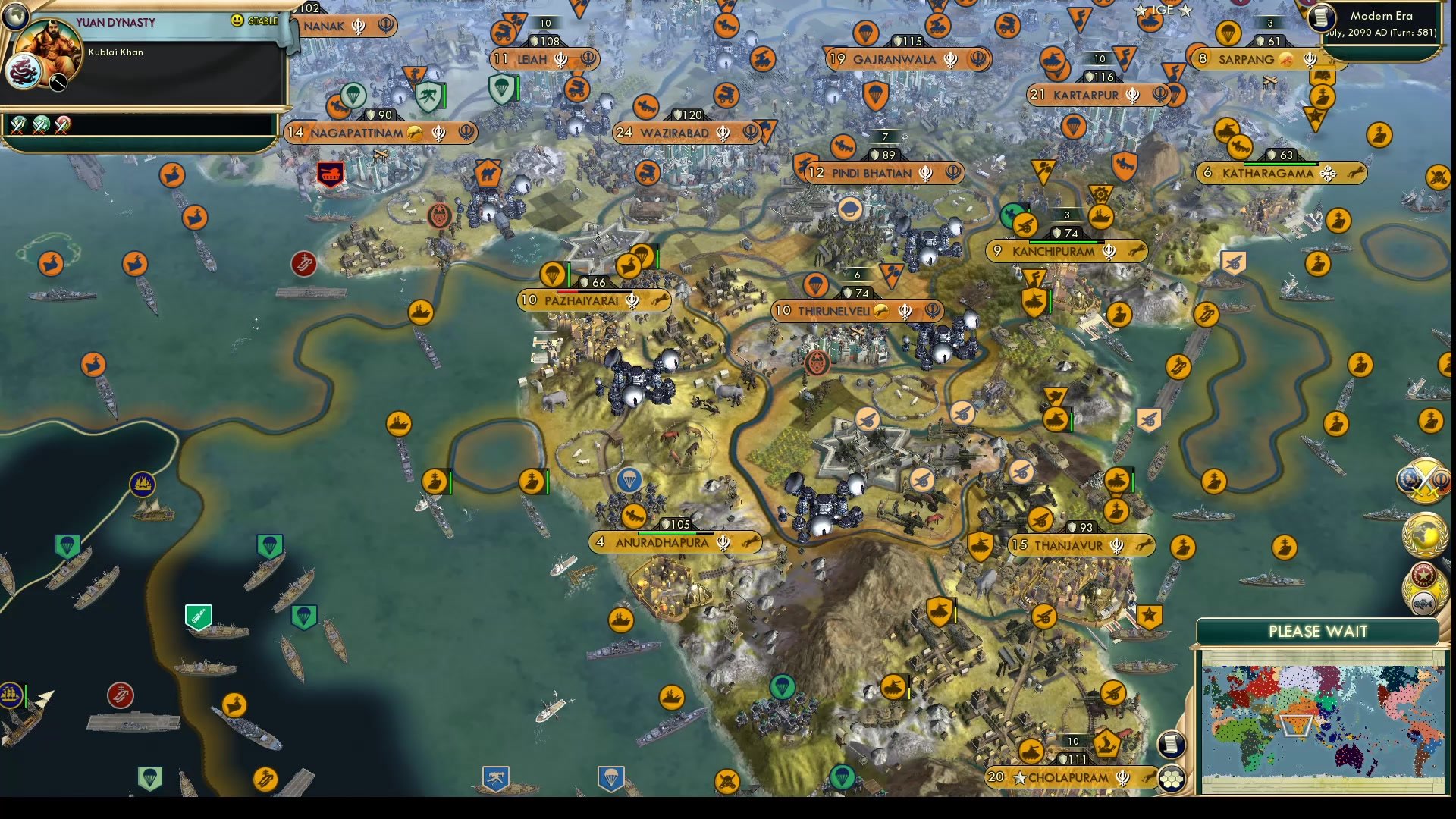Click the crossed swords war notification medal
The height and width of the screenshot is (819, 1456).
coord(1424,483)
